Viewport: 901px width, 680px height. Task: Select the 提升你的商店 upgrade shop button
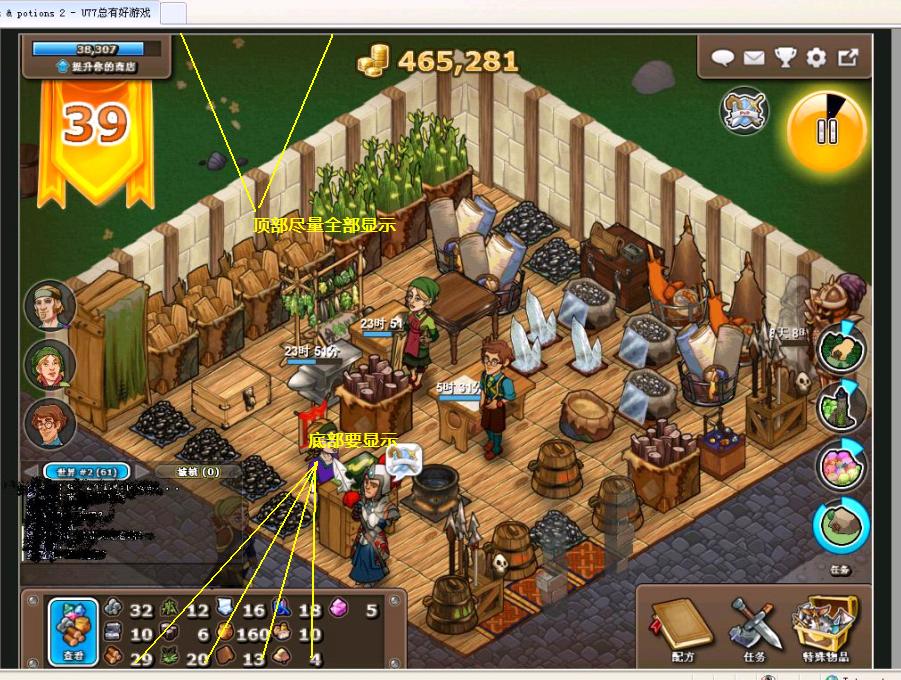pyautogui.click(x=97, y=66)
